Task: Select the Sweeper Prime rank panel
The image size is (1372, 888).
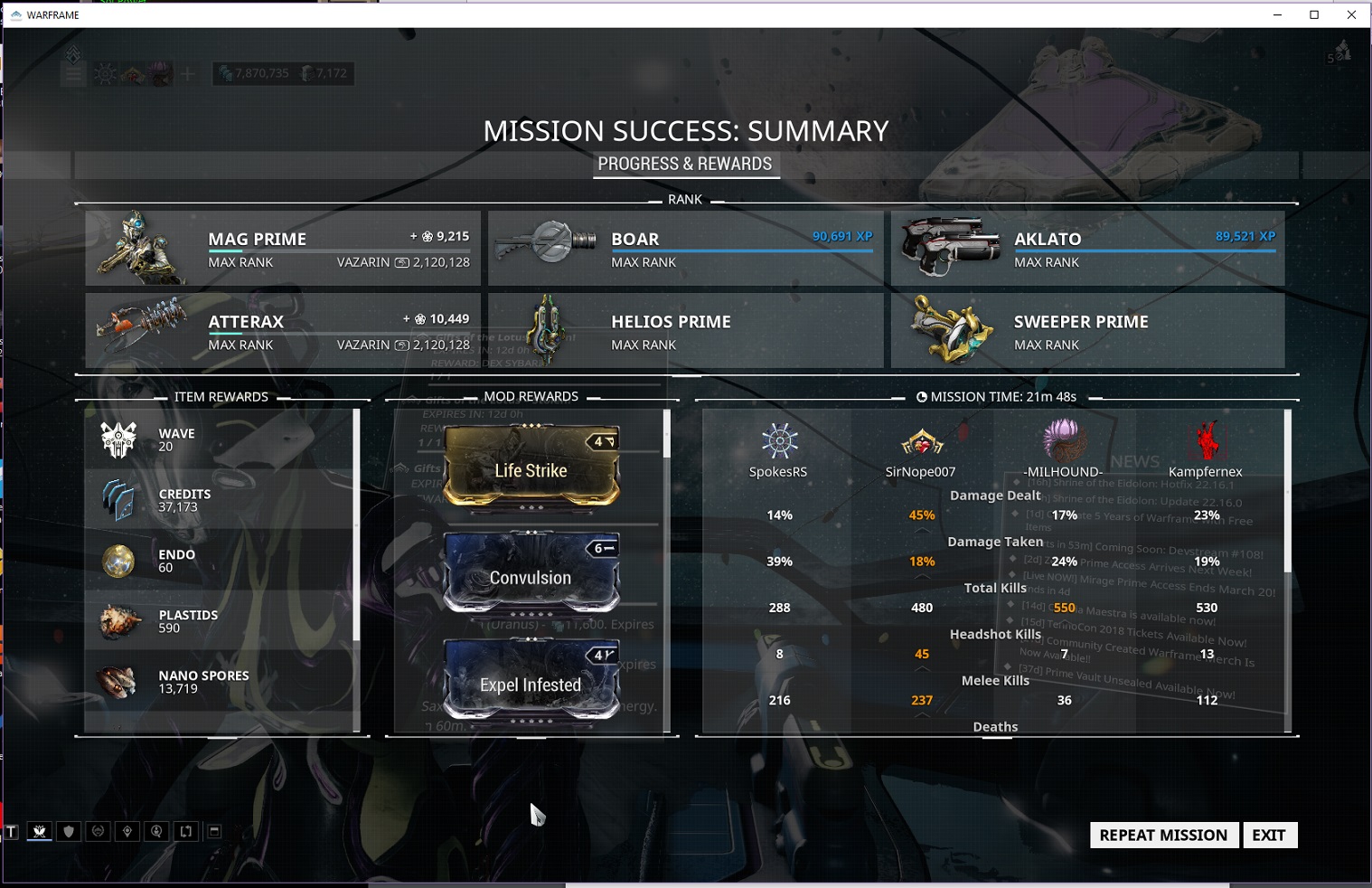Action: (1087, 330)
